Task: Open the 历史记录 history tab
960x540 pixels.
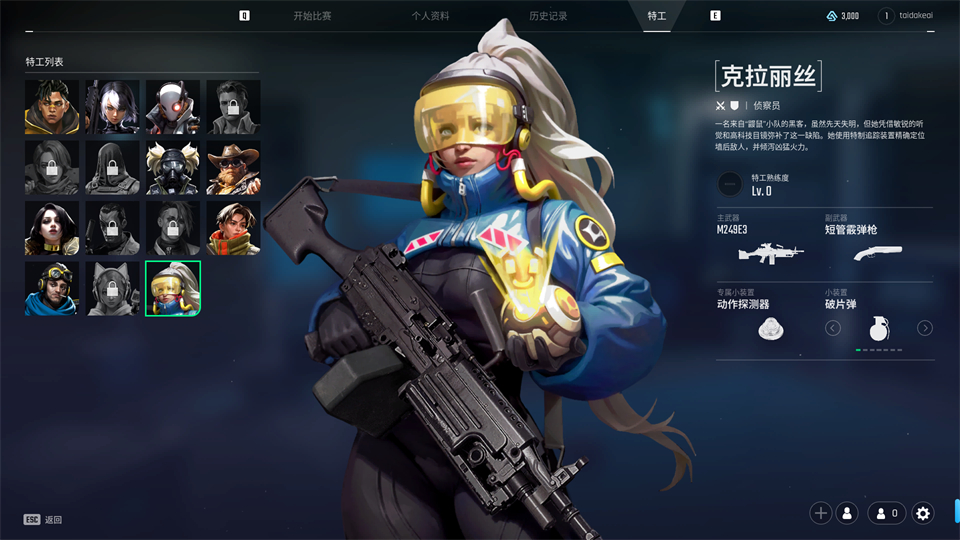Action: pos(548,16)
